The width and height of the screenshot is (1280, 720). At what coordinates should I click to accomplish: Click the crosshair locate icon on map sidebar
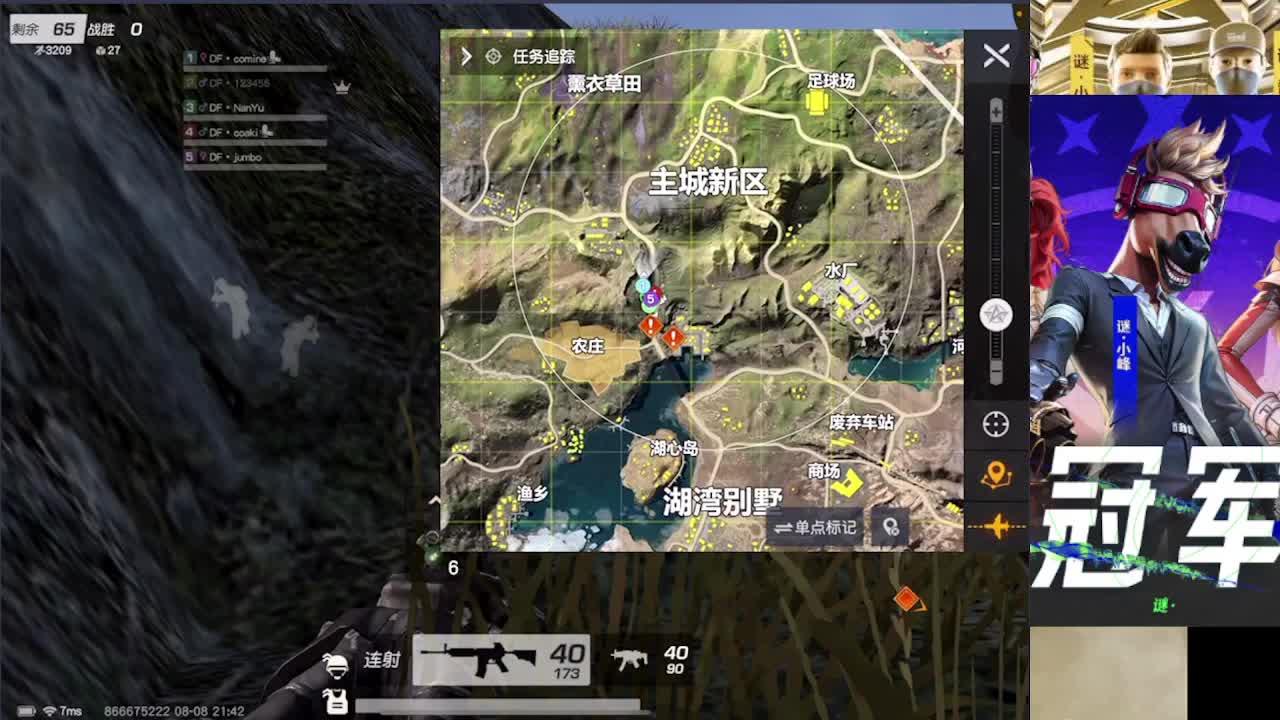[x=994, y=423]
